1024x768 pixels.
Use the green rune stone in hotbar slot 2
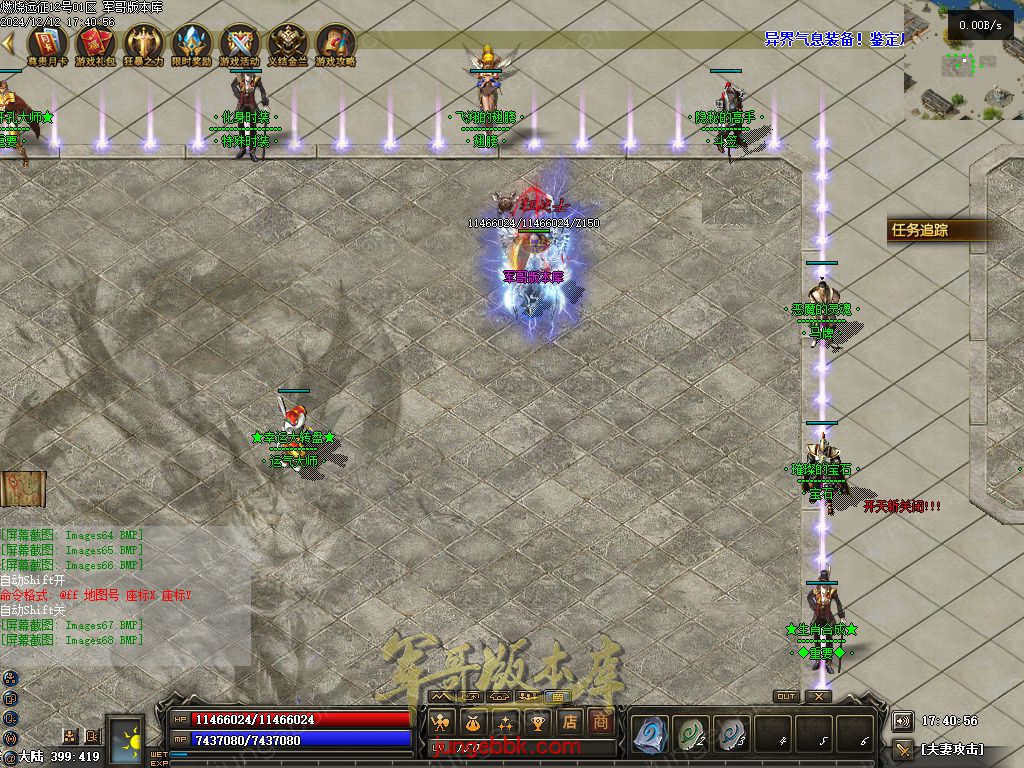pos(691,734)
